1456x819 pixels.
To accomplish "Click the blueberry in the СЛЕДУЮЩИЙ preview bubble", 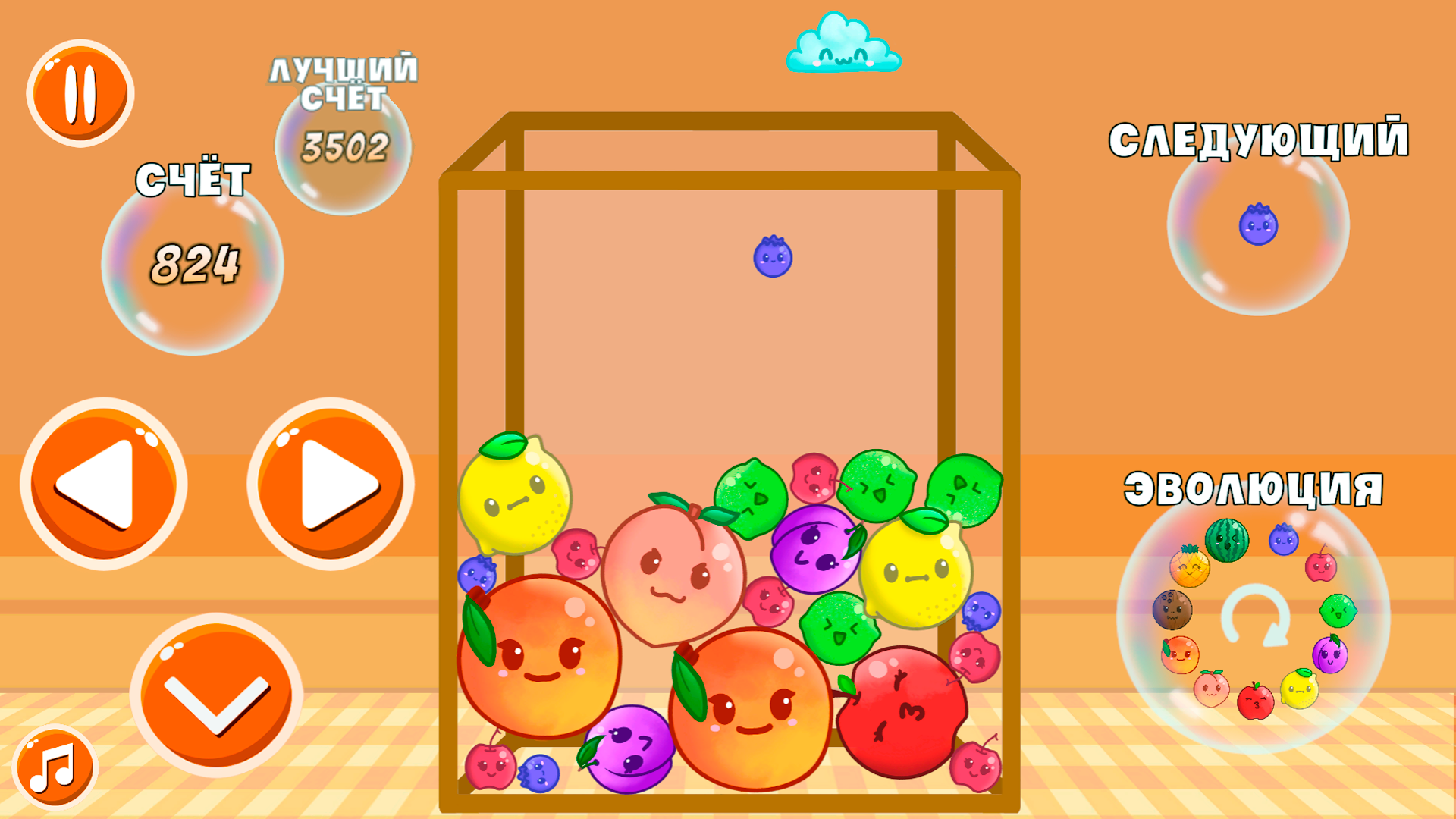I will coord(1259,224).
